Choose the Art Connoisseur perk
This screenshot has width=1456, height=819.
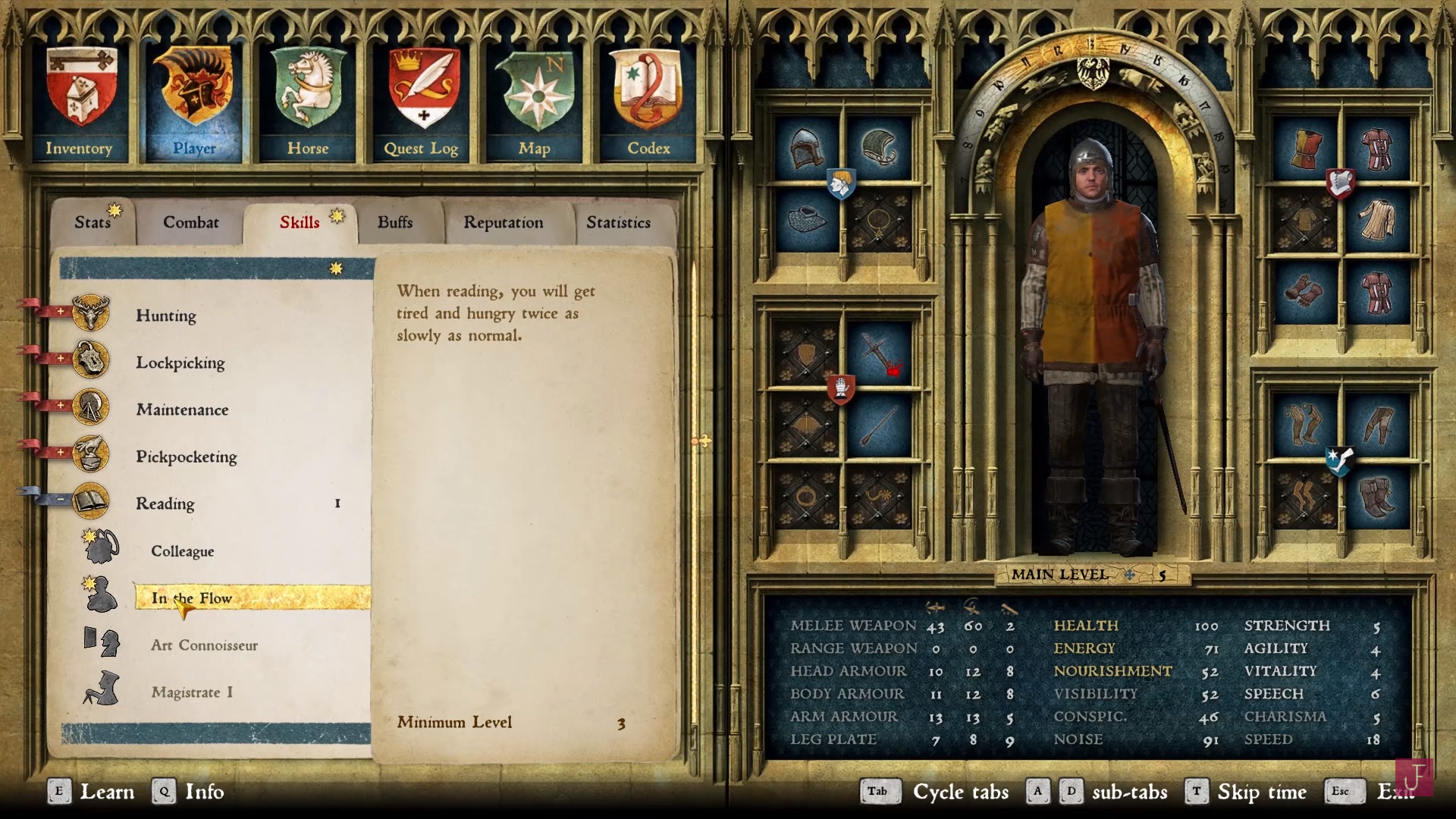point(204,645)
